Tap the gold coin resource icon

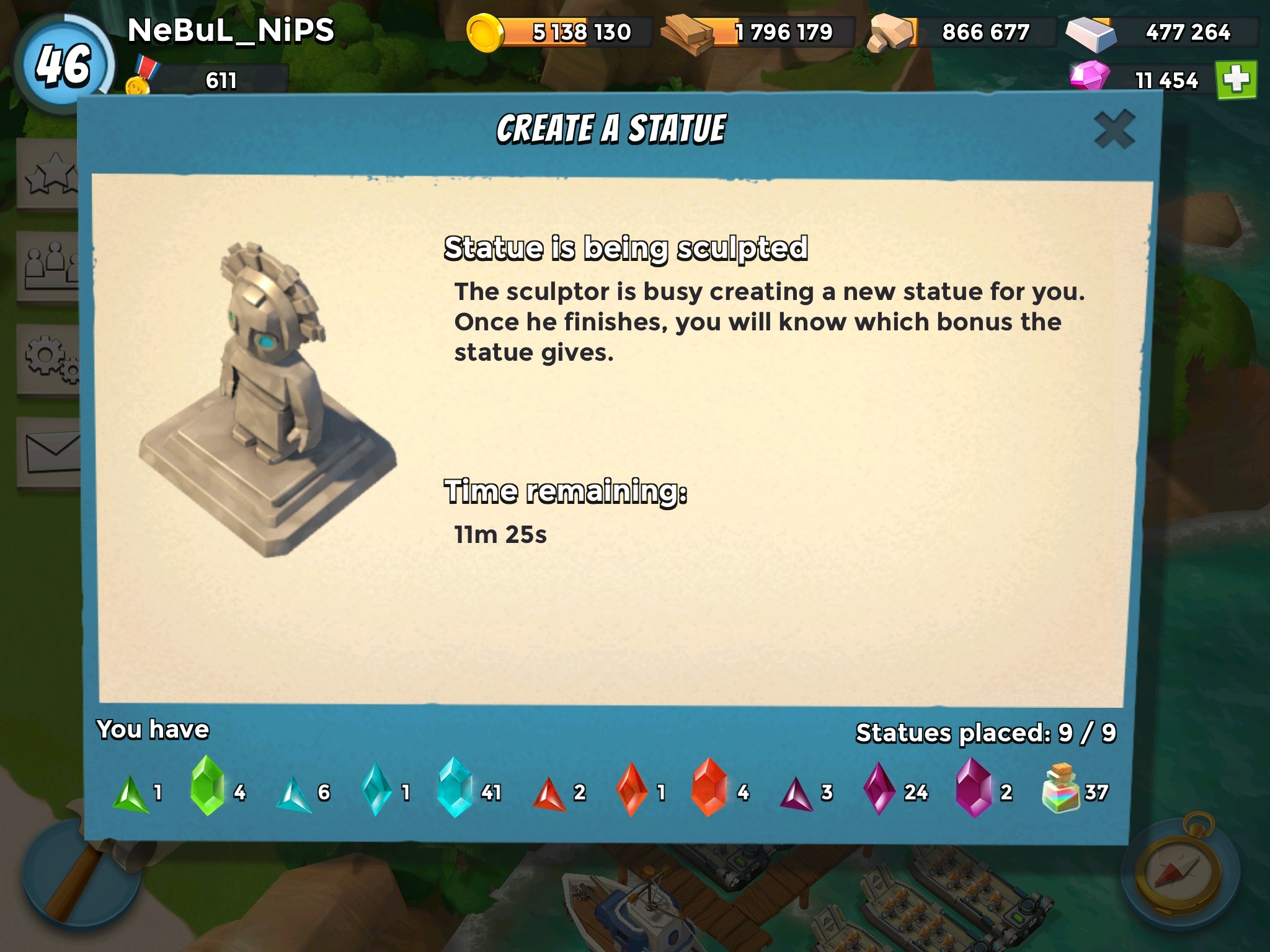pyautogui.click(x=484, y=33)
